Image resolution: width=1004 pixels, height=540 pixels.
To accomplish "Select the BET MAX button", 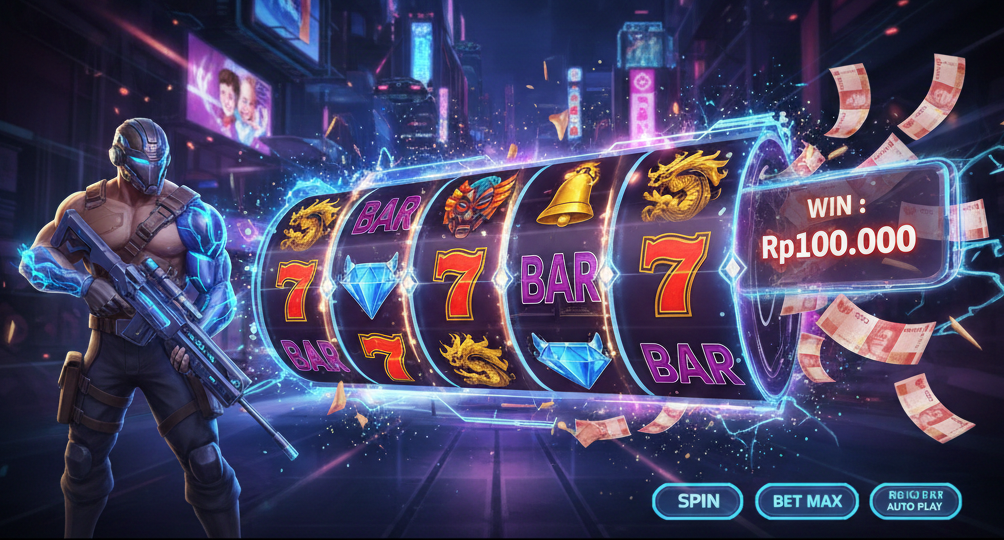I will [807, 501].
